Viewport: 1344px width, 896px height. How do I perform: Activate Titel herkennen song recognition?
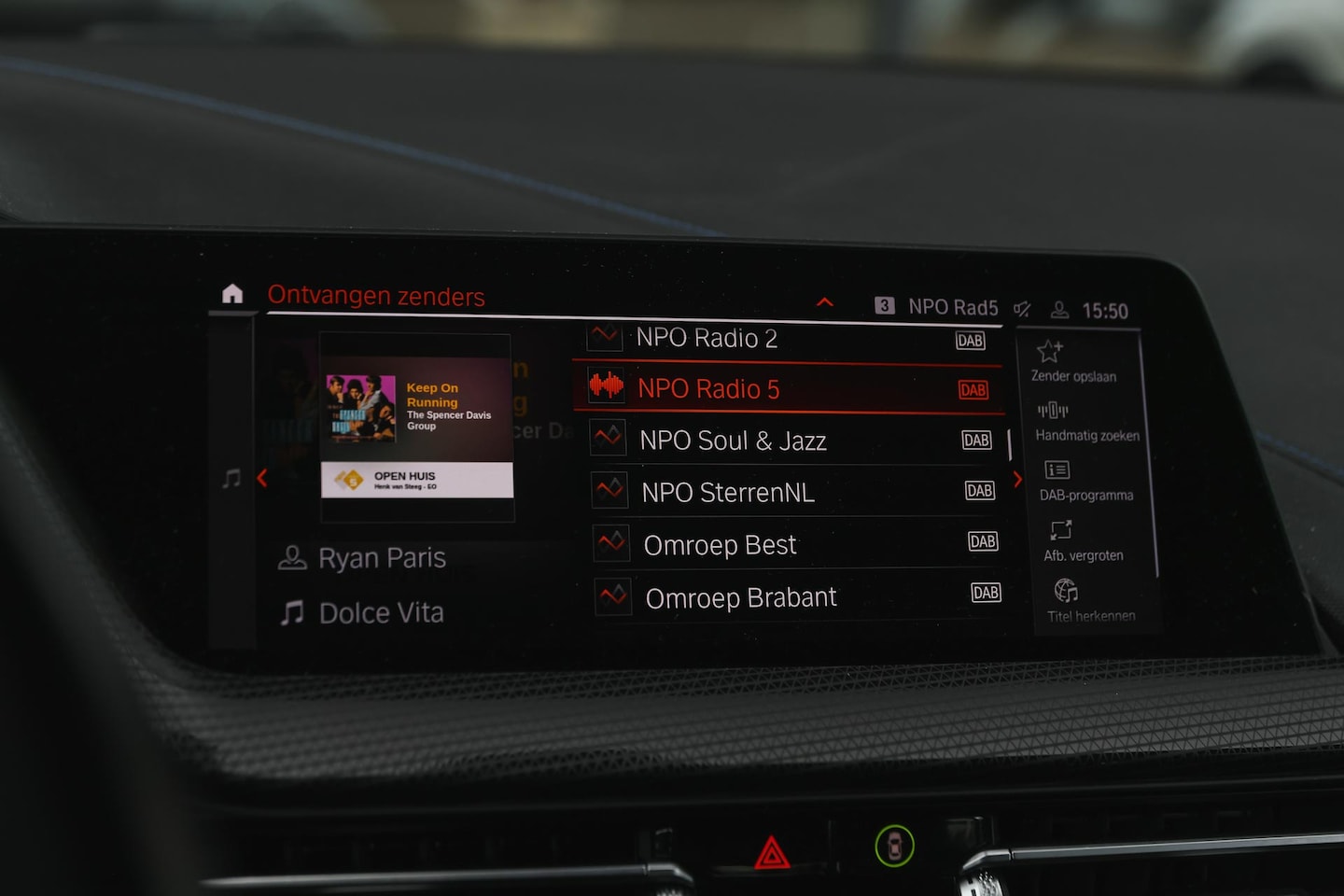[x=1089, y=601]
